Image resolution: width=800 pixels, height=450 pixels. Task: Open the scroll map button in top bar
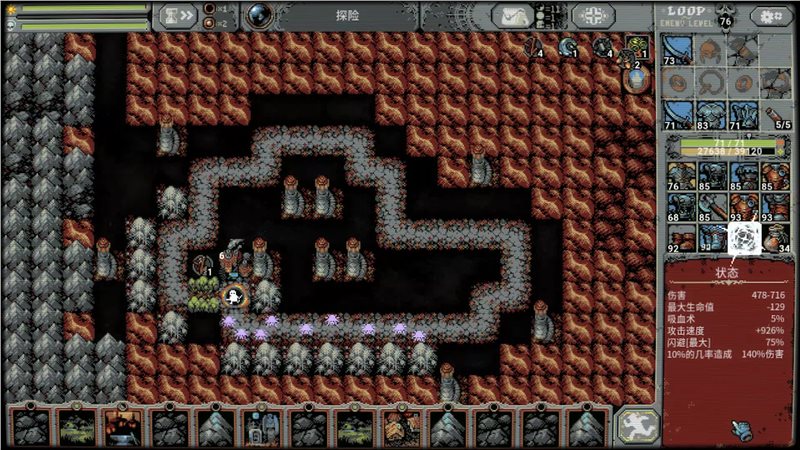pyautogui.click(x=517, y=16)
